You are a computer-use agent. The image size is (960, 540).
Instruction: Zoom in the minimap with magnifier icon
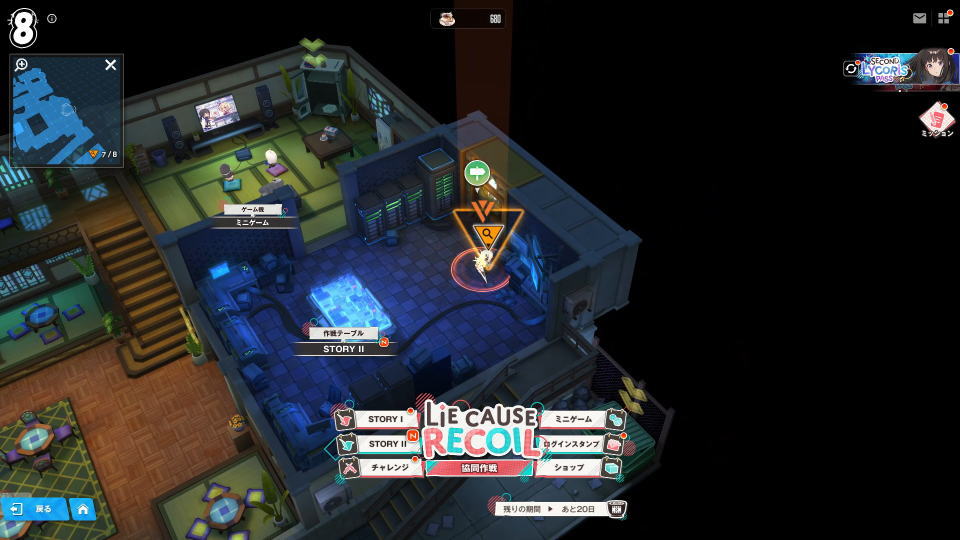coord(22,65)
